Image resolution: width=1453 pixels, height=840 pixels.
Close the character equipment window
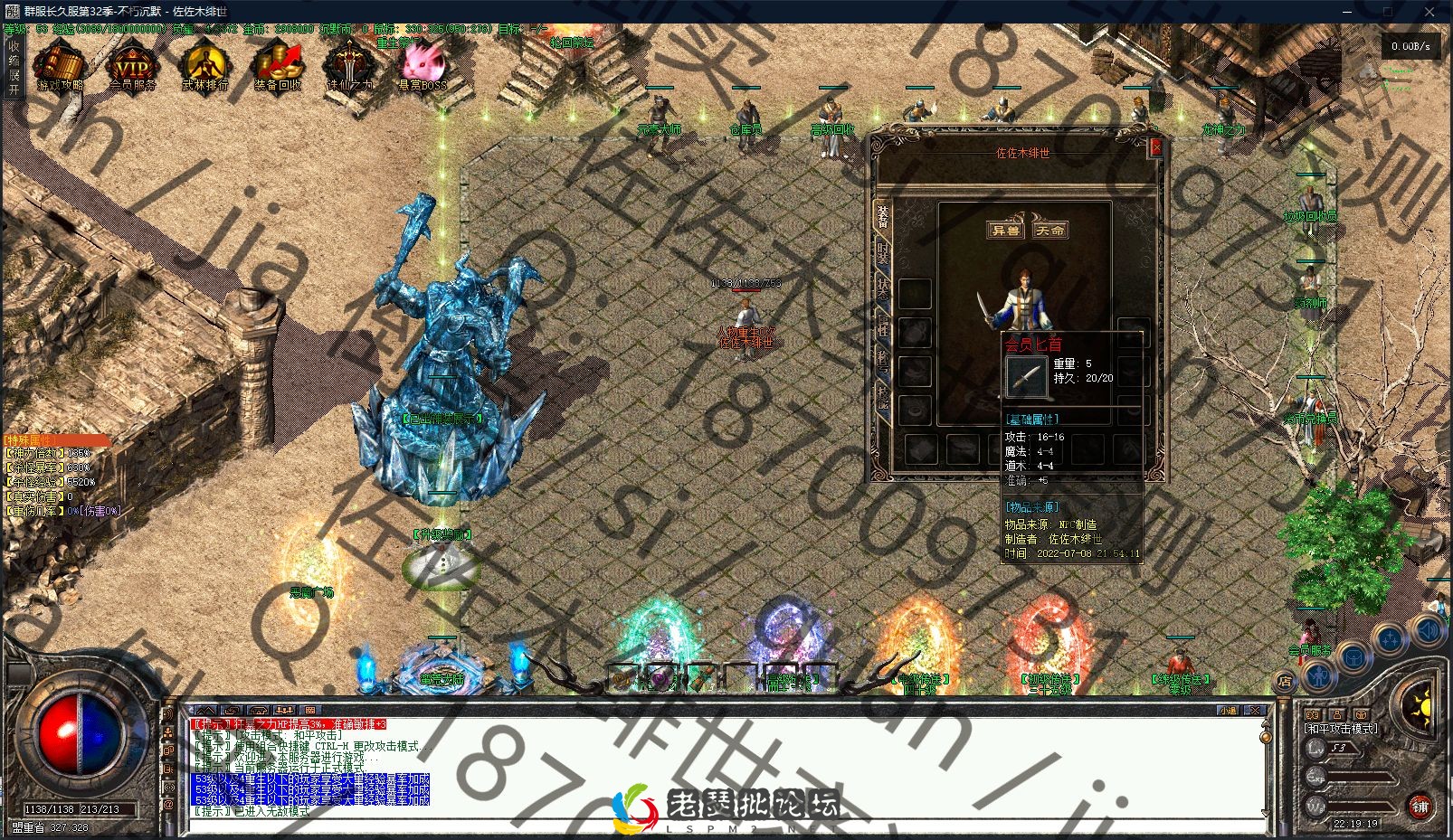pos(1154,147)
